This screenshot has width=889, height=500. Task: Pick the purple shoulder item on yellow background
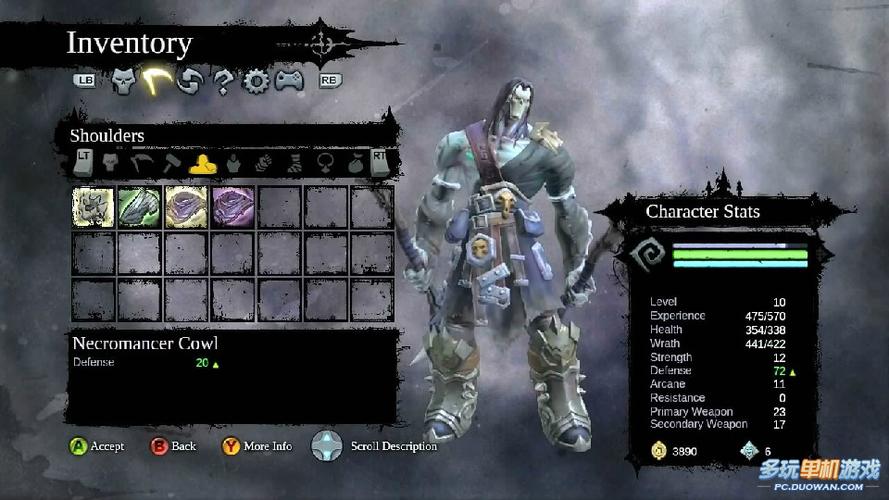click(186, 207)
